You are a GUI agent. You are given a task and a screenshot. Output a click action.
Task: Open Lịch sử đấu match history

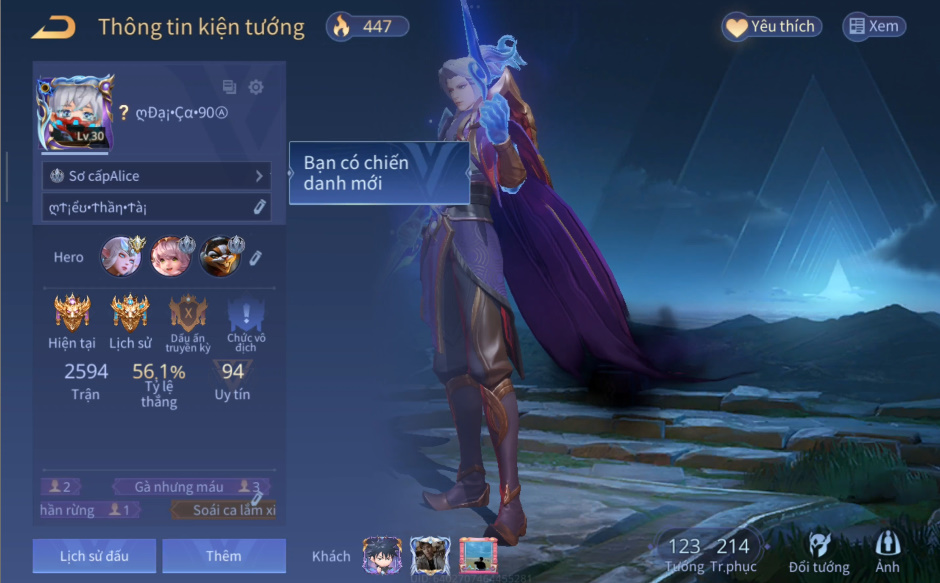(94, 556)
